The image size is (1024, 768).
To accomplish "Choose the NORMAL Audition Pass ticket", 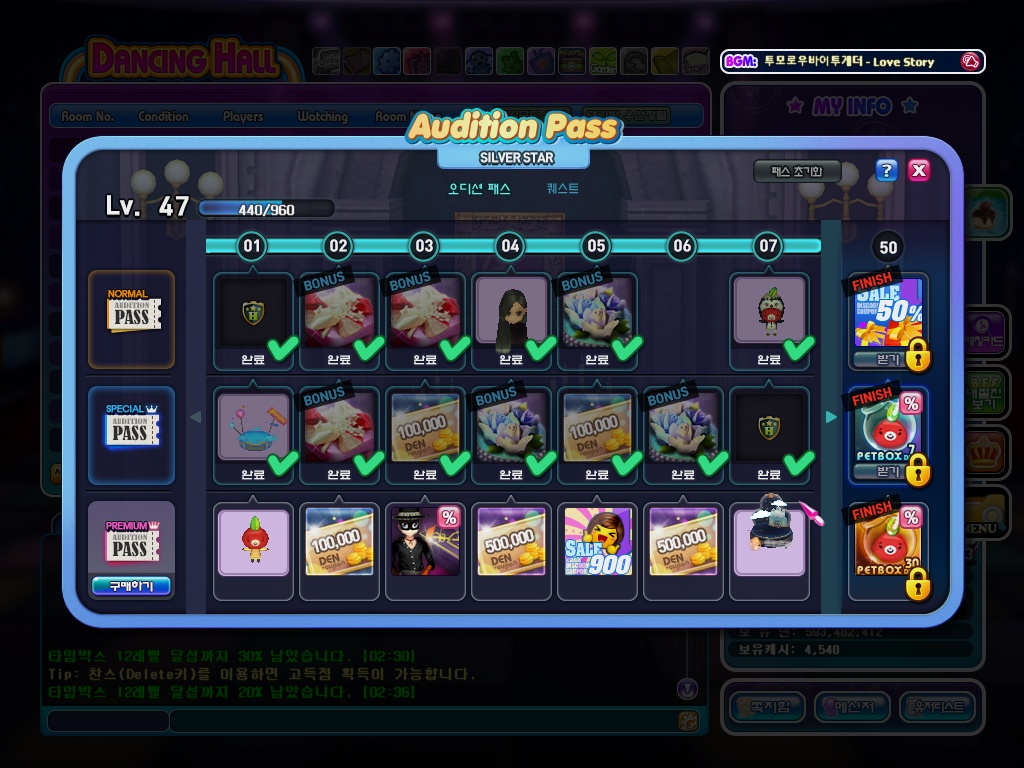I will [x=130, y=317].
